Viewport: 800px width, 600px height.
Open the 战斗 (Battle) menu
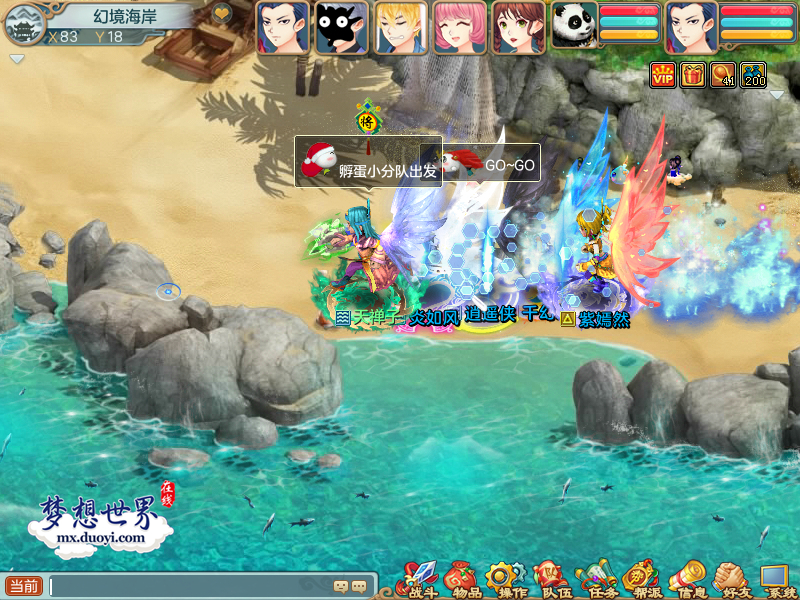click(x=418, y=578)
